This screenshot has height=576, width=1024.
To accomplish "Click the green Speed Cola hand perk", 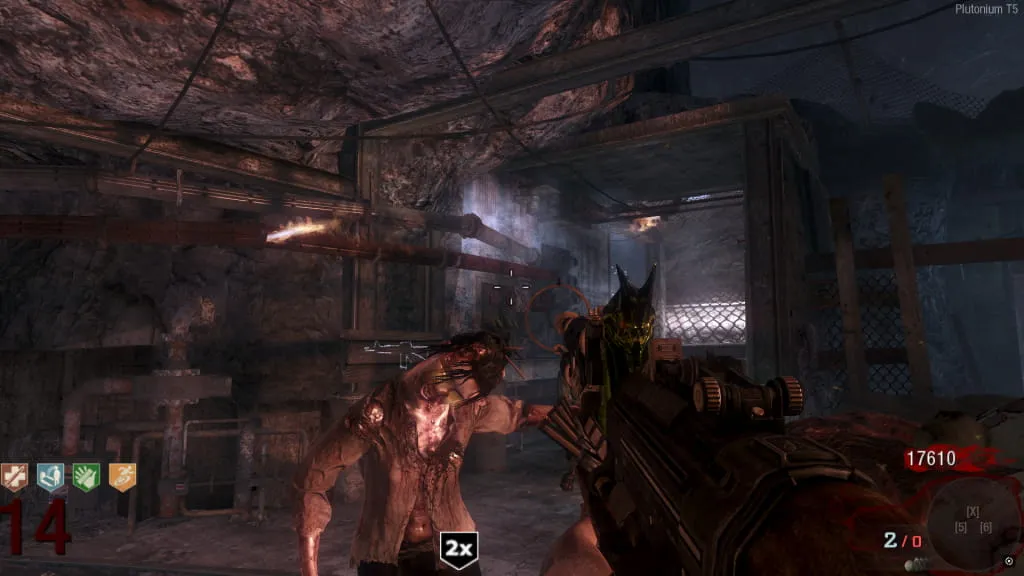I will click(x=86, y=477).
